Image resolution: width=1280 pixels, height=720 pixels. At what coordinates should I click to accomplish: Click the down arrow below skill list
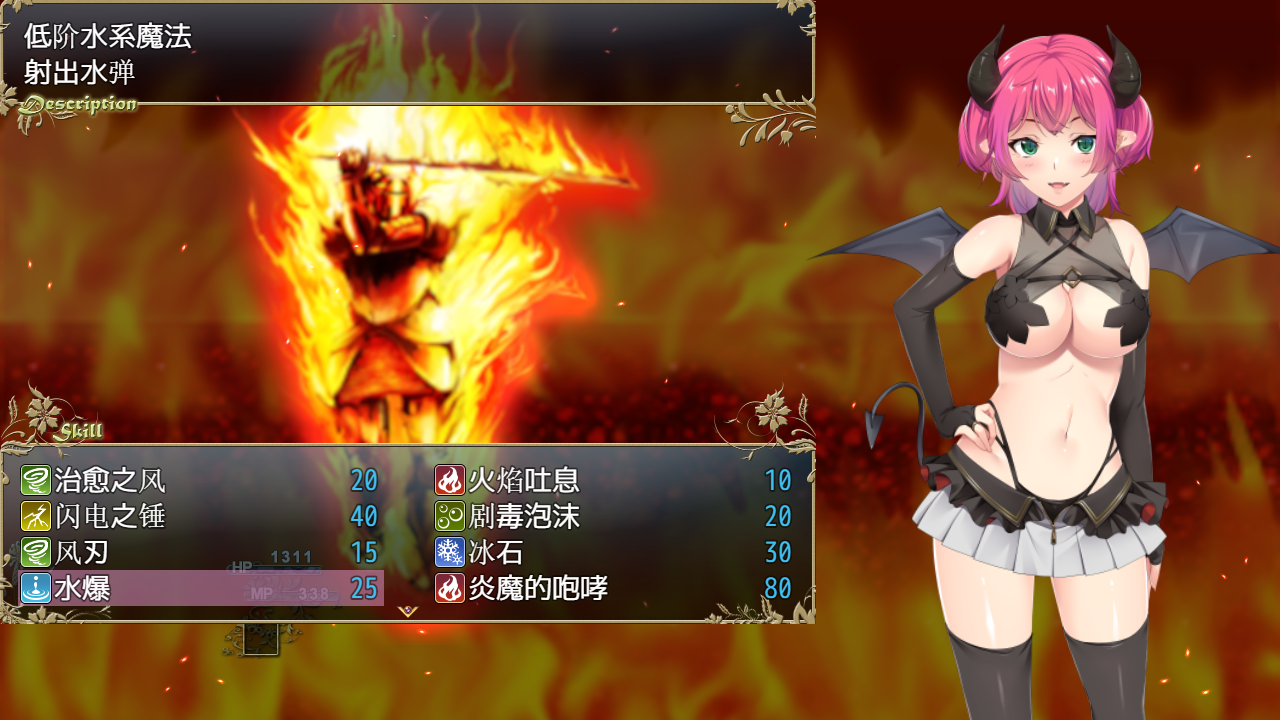[x=408, y=611]
